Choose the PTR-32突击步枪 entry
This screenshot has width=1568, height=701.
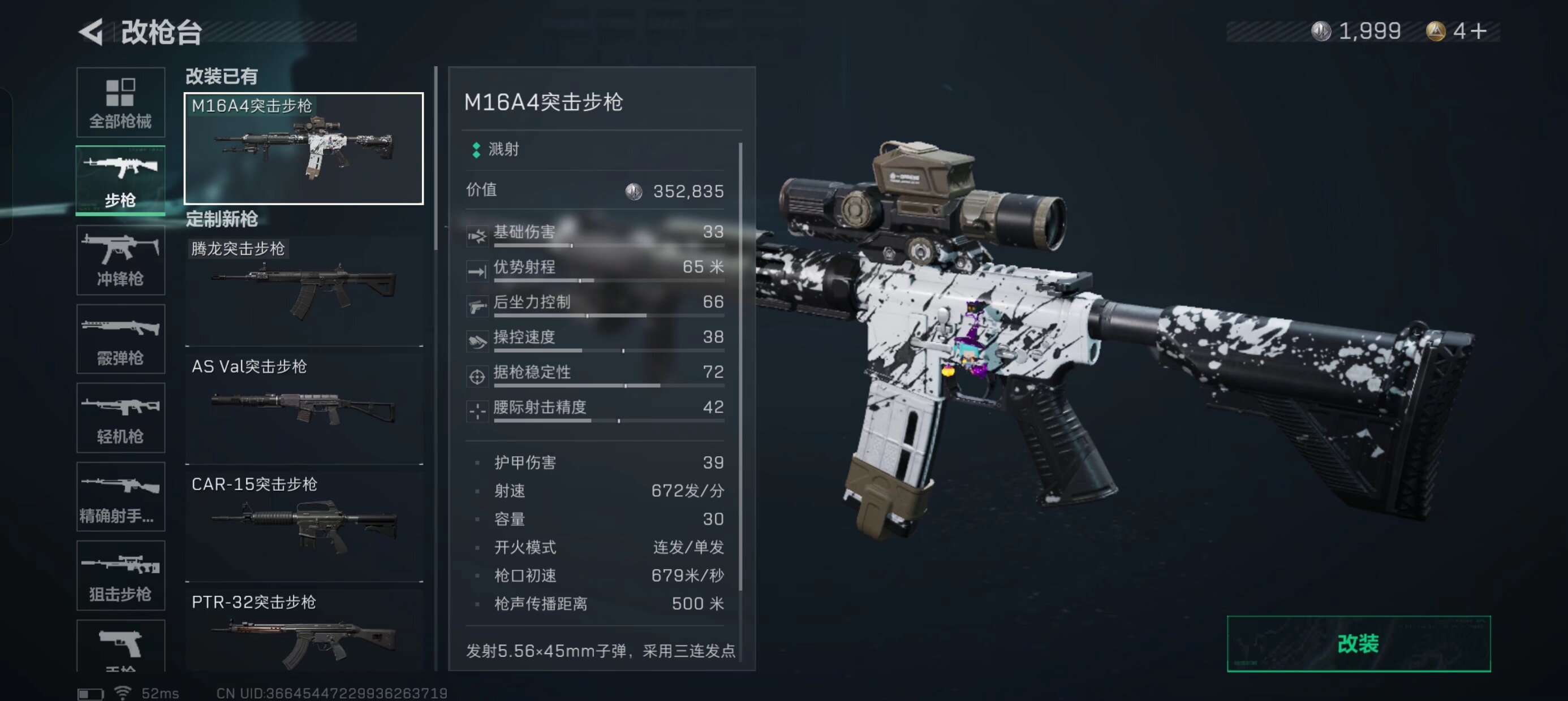[304, 631]
